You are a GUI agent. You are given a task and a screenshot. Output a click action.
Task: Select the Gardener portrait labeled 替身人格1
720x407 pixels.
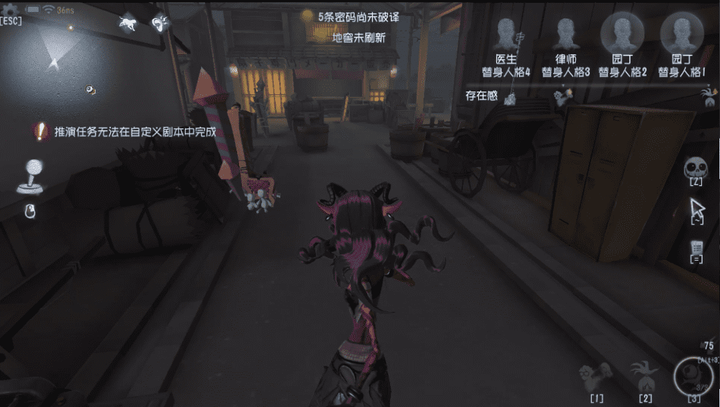coord(683,31)
